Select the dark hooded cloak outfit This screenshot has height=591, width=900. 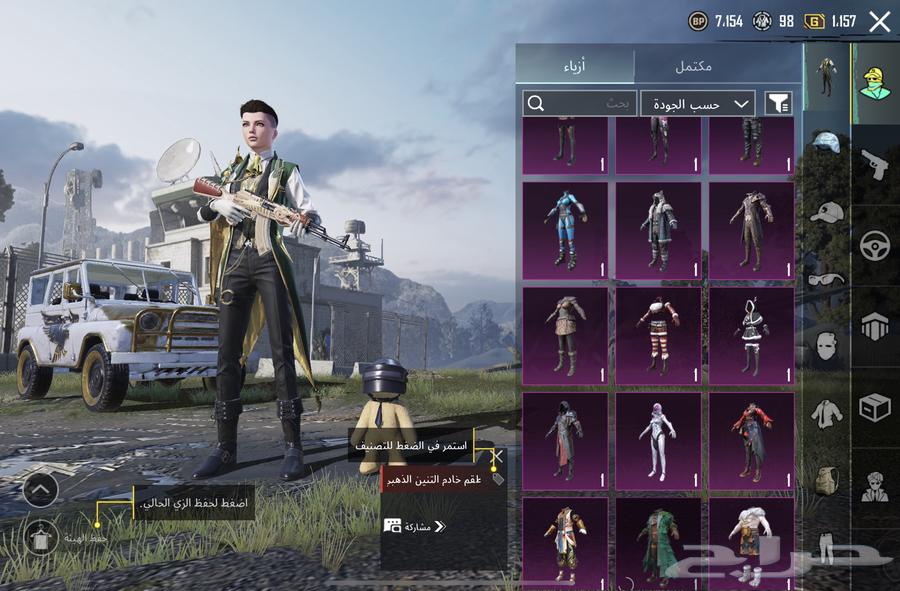tap(565, 440)
